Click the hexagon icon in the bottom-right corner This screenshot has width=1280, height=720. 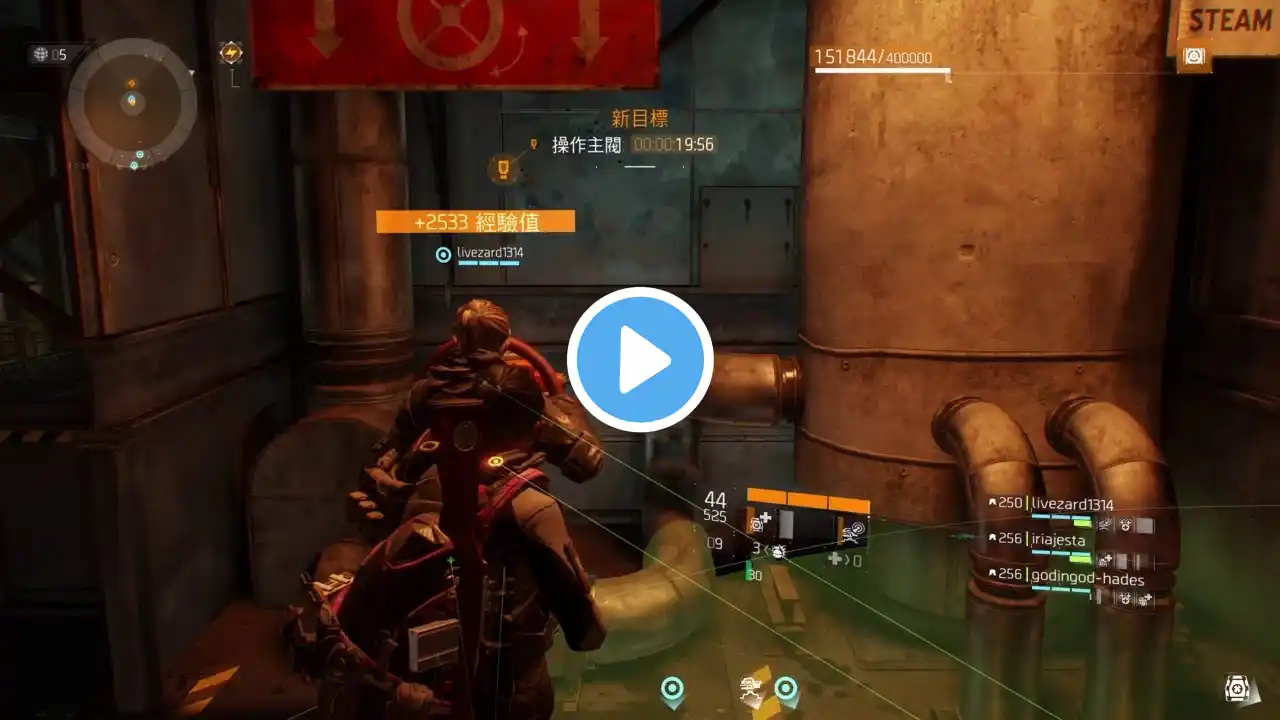1238,688
